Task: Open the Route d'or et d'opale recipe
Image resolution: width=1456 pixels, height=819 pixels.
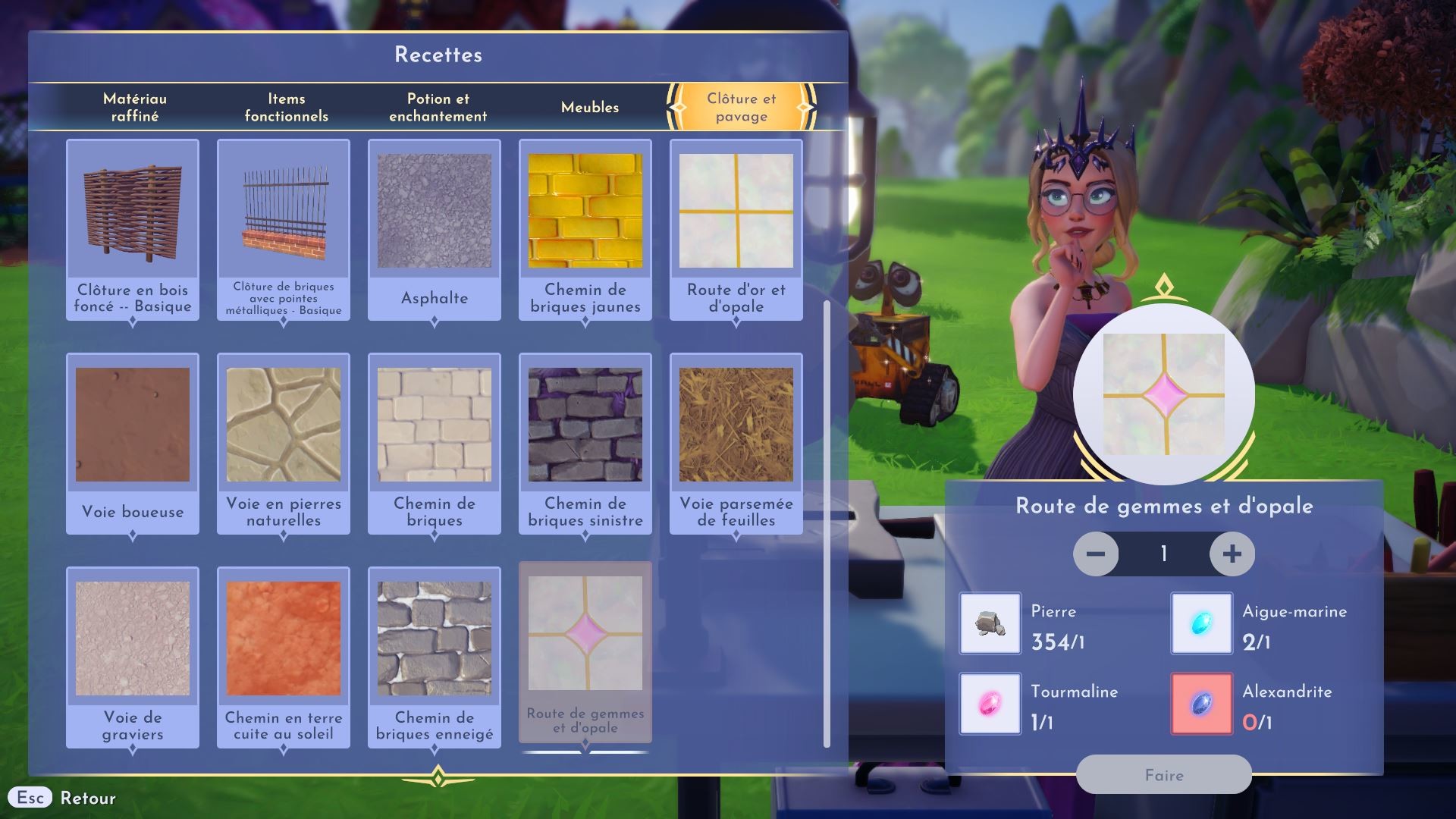Action: coord(736,211)
